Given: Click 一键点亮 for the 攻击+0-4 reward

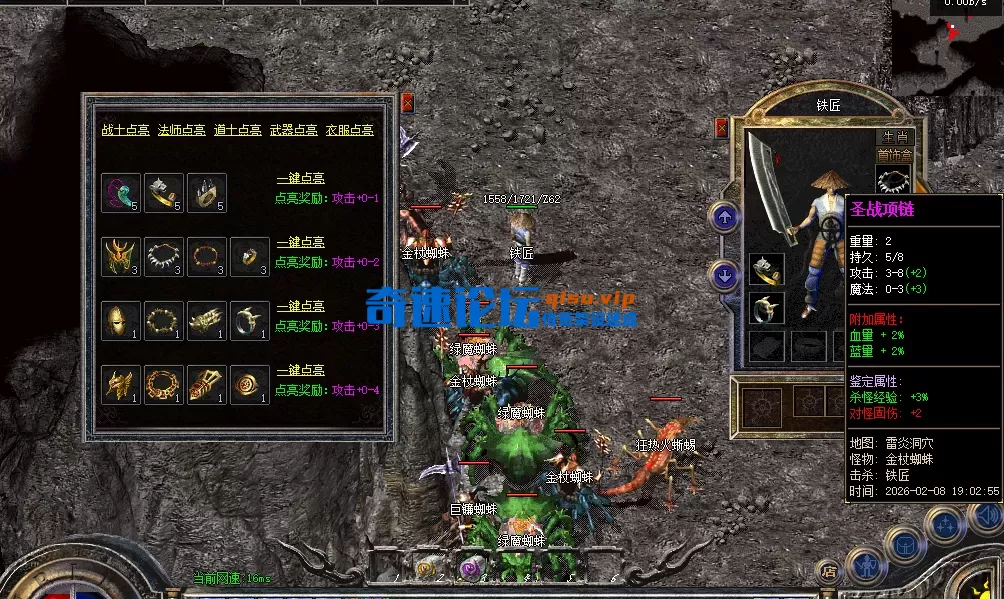Looking at the screenshot, I should pyautogui.click(x=300, y=370).
